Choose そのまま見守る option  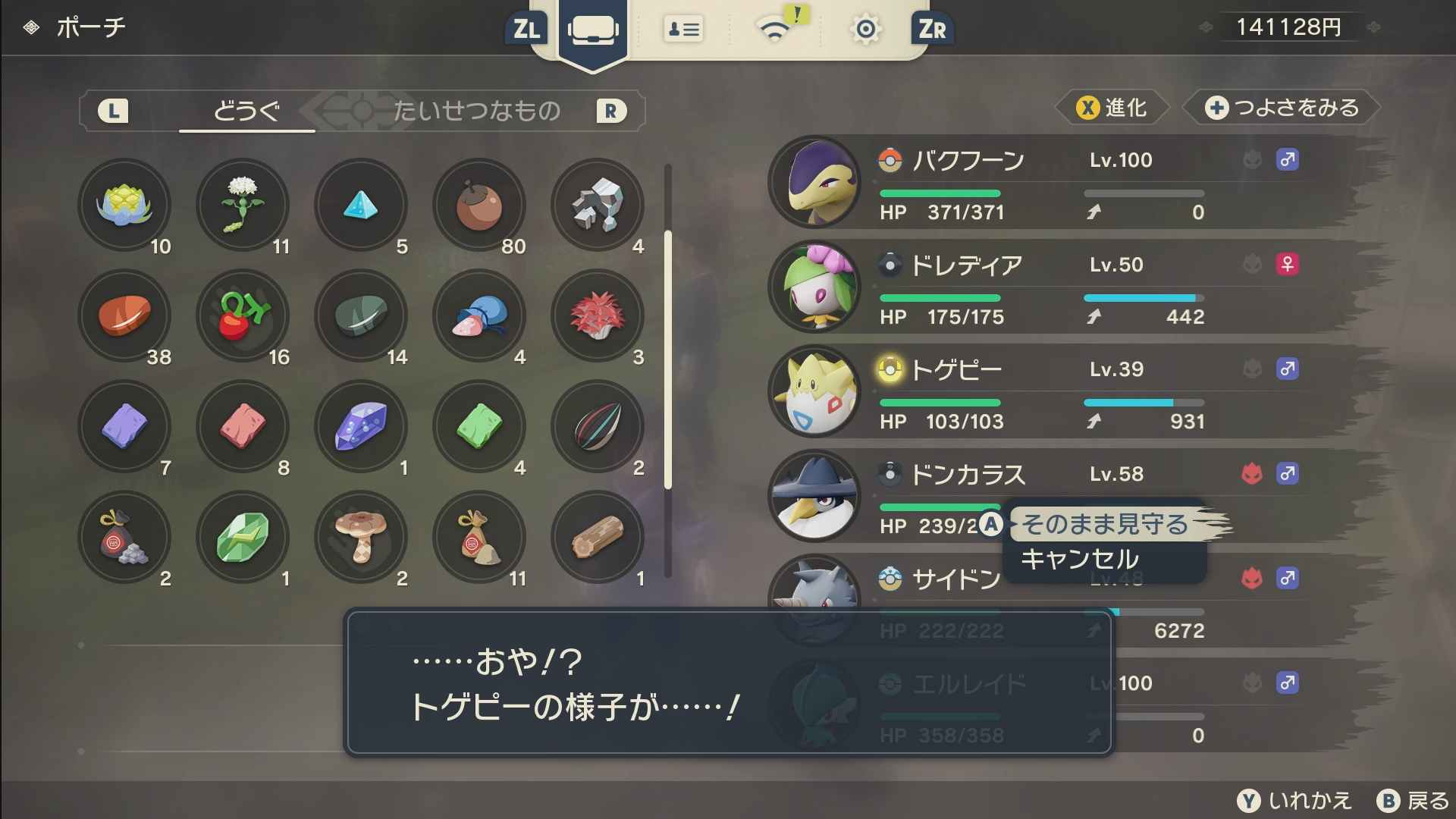[1104, 524]
